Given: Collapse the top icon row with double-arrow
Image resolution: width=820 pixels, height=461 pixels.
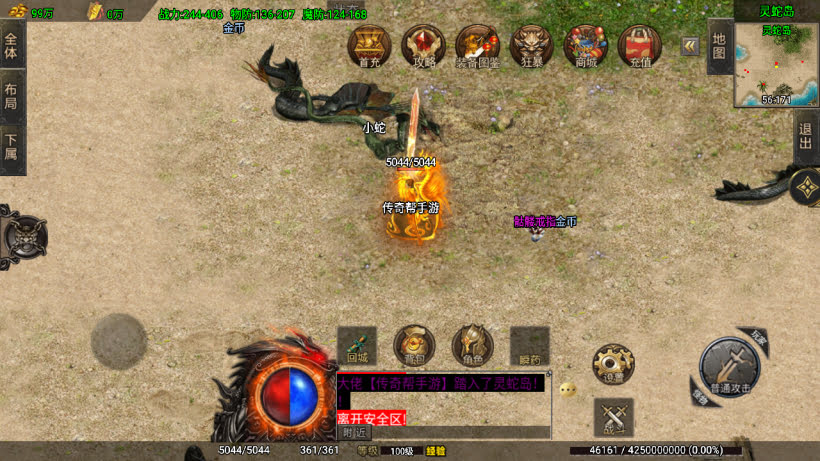Looking at the screenshot, I should point(690,46).
